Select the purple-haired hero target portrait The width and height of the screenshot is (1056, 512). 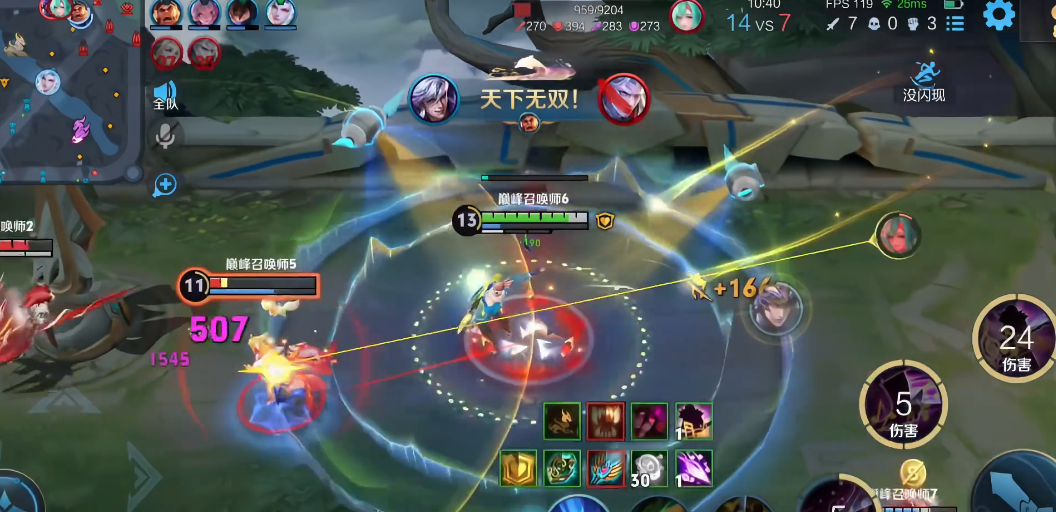(777, 307)
